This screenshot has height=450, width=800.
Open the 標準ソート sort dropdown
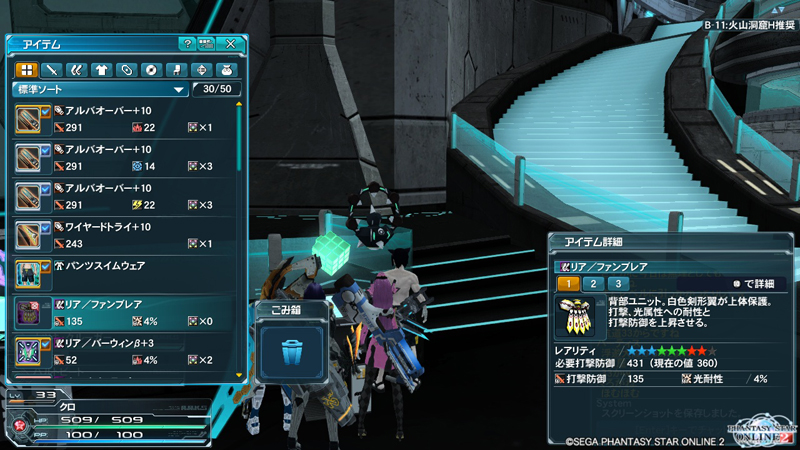pos(100,90)
